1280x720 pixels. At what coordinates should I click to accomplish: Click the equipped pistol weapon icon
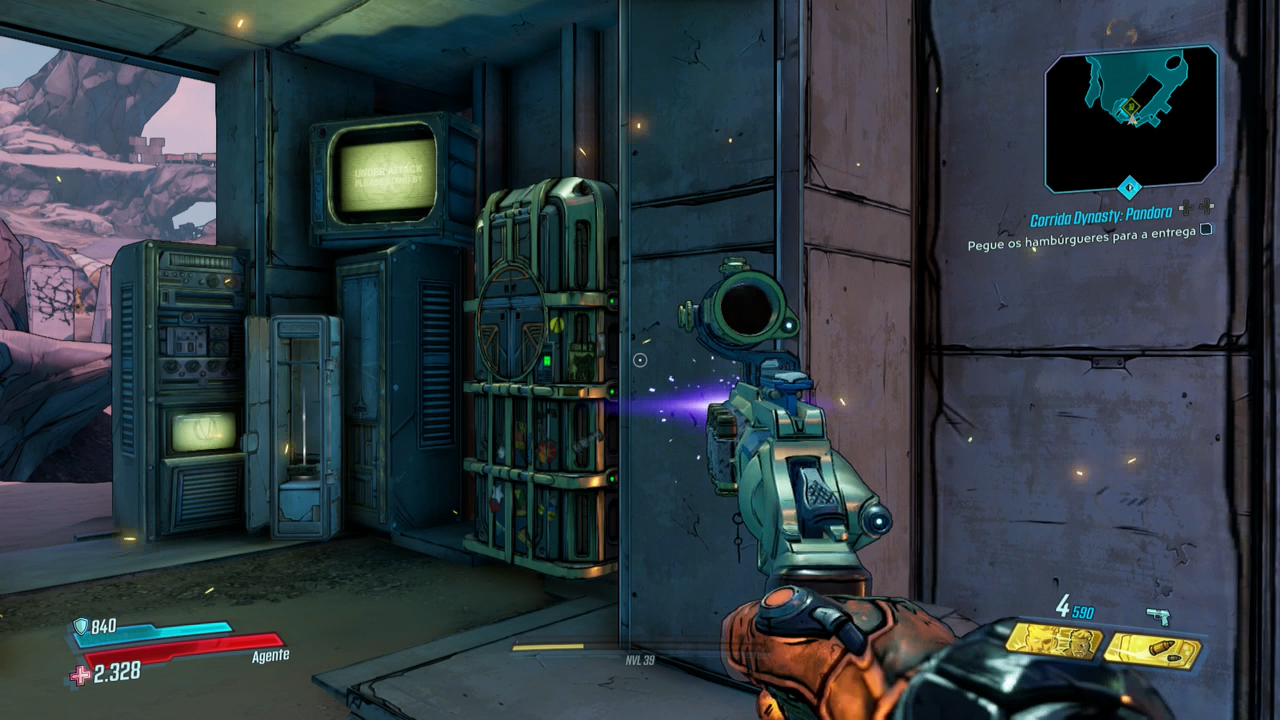coord(1158,616)
